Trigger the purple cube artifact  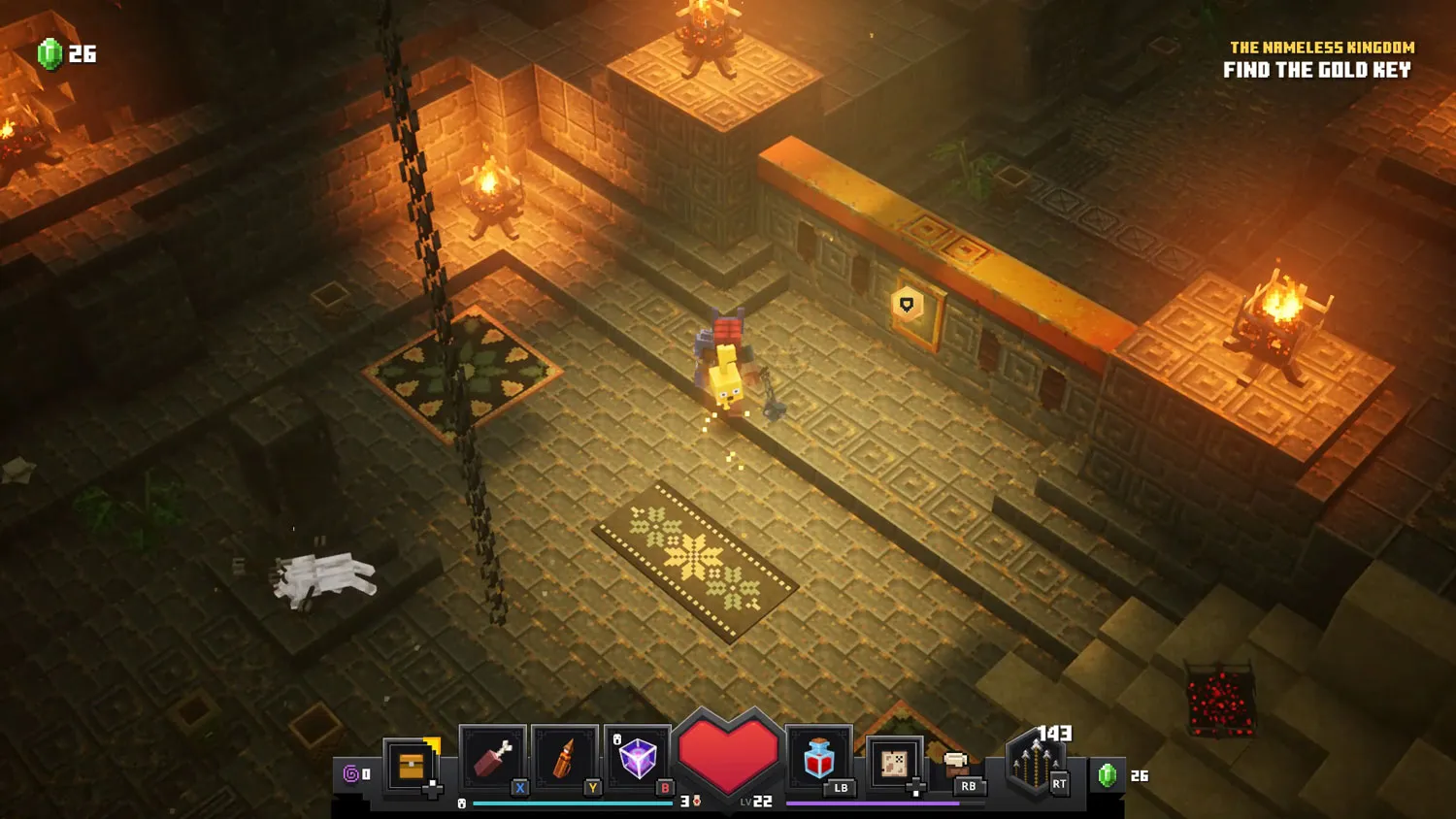638,759
